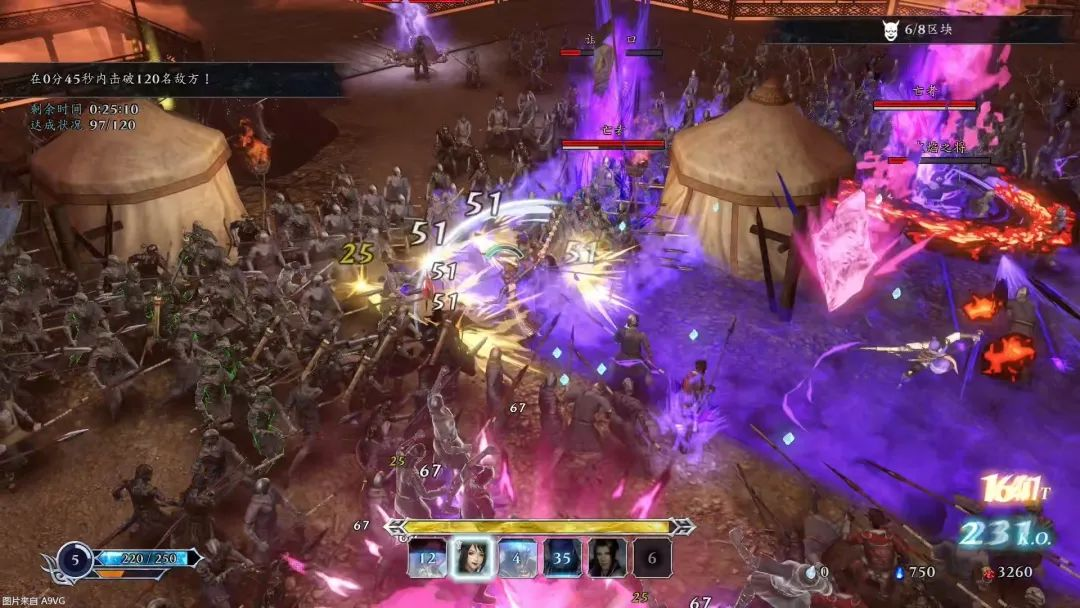The width and height of the screenshot is (1080, 608).
Task: Select the long-haired male character portrait
Action: 607,558
